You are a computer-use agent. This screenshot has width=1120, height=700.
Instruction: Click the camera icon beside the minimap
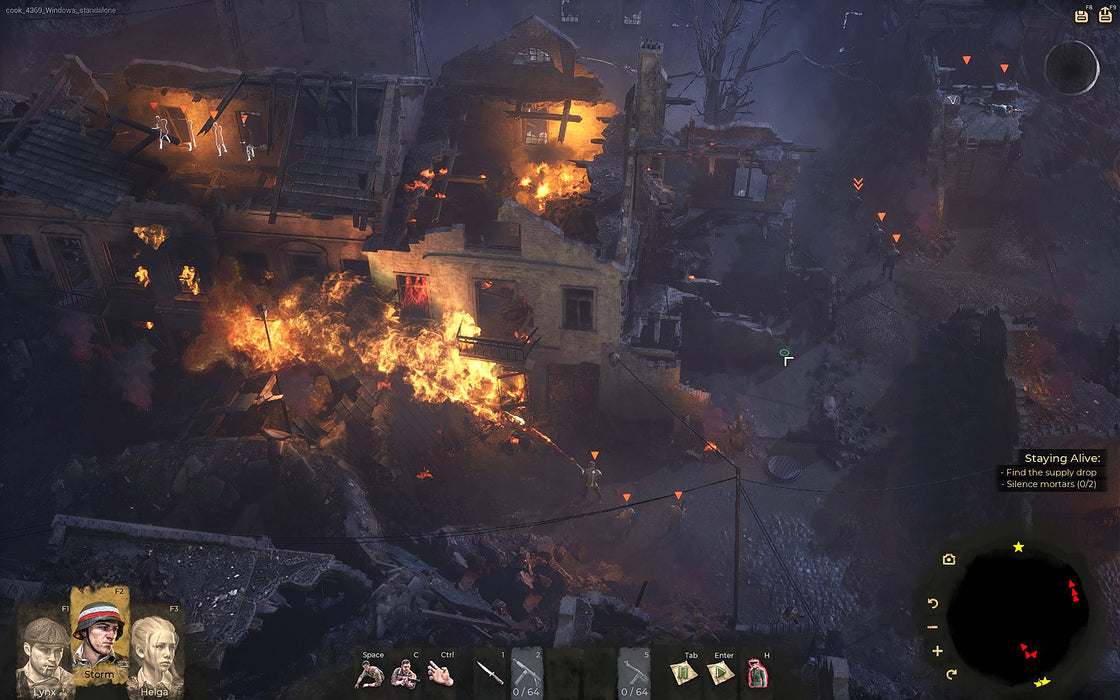coord(948,560)
